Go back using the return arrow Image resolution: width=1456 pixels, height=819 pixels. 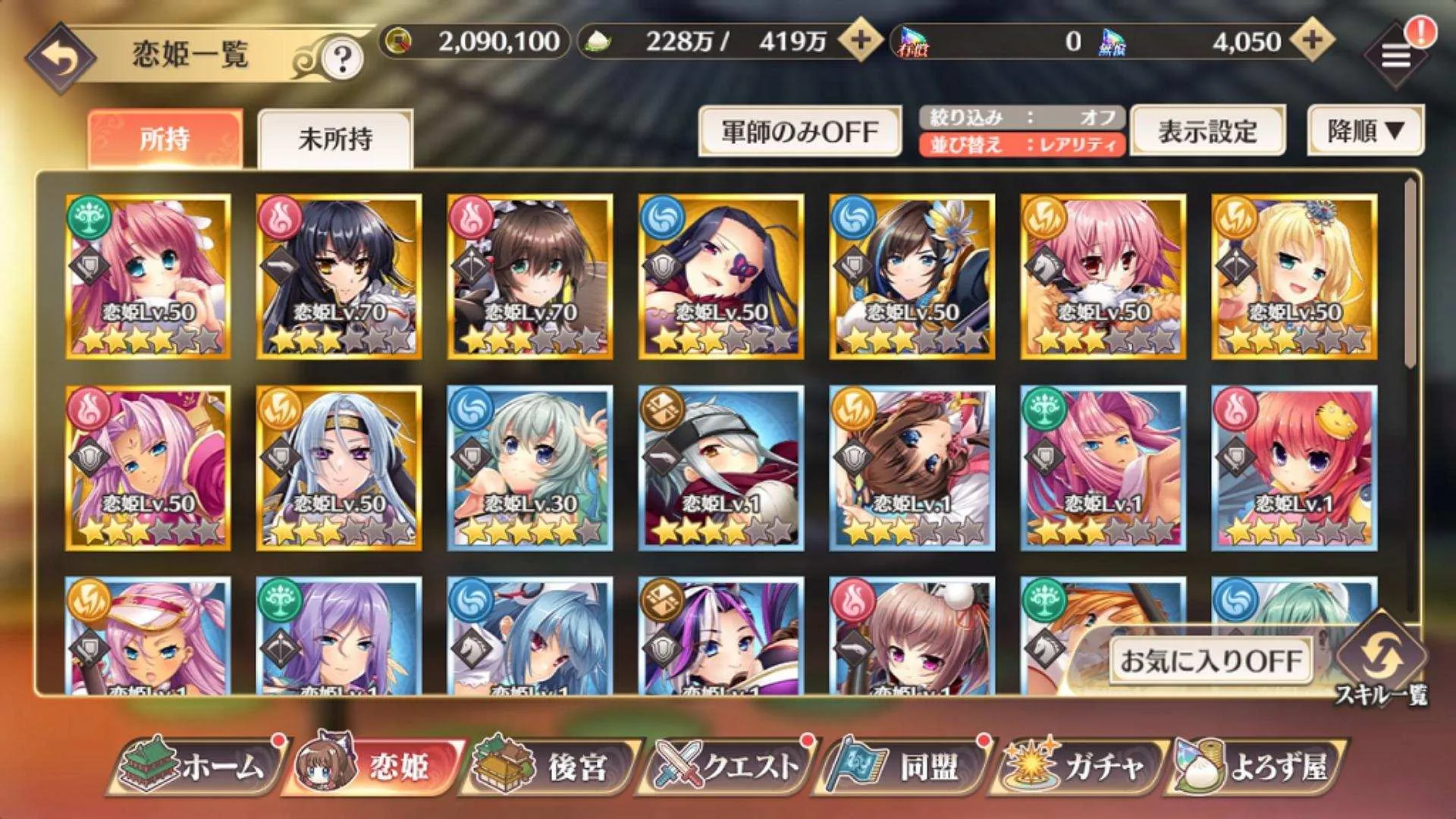(x=61, y=59)
